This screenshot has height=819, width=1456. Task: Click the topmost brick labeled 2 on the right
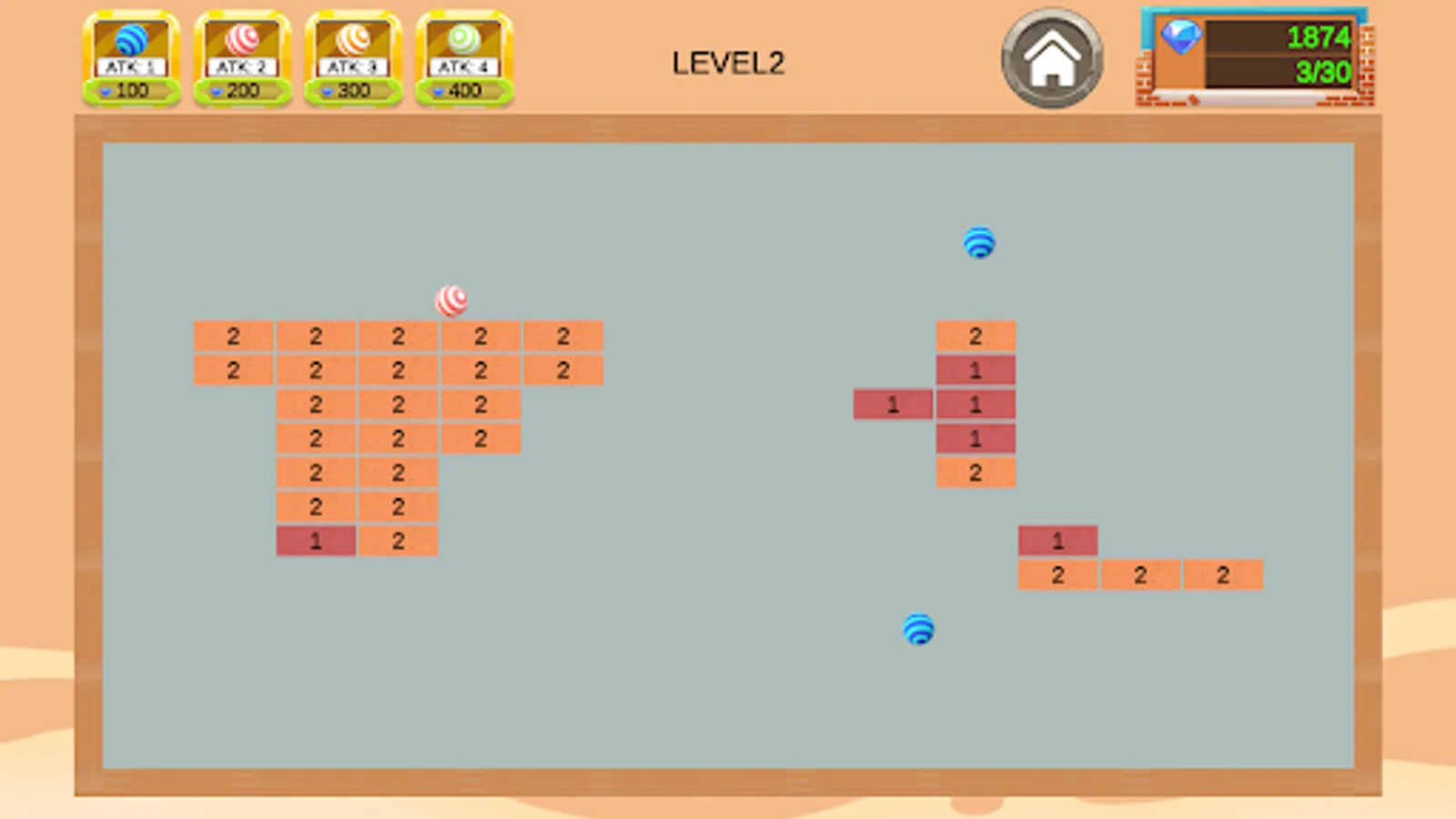(975, 336)
